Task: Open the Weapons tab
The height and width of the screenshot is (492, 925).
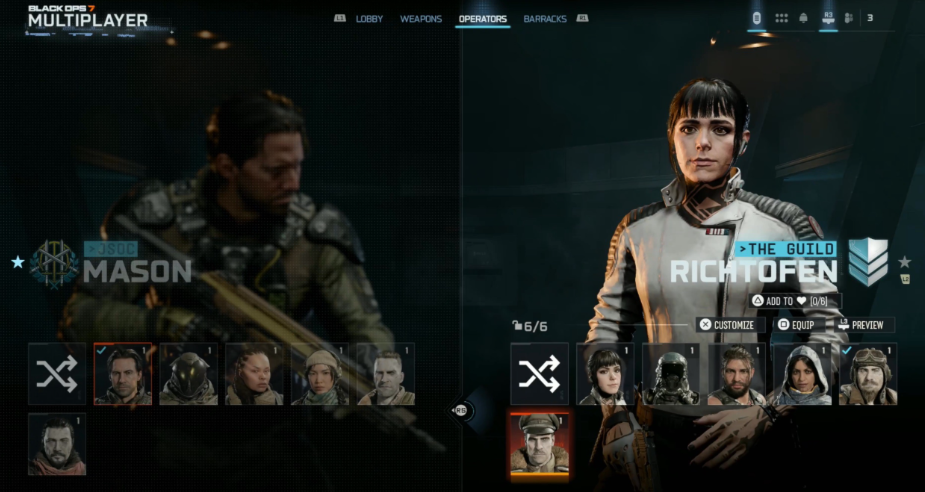Action: 421,19
